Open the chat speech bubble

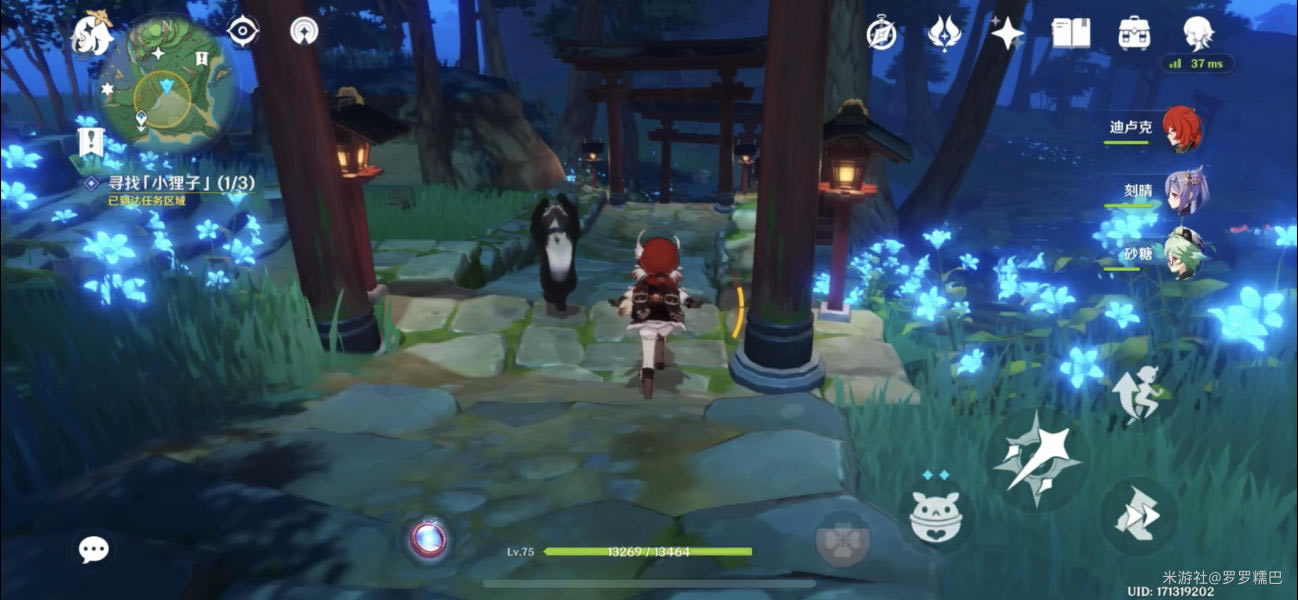point(94,548)
